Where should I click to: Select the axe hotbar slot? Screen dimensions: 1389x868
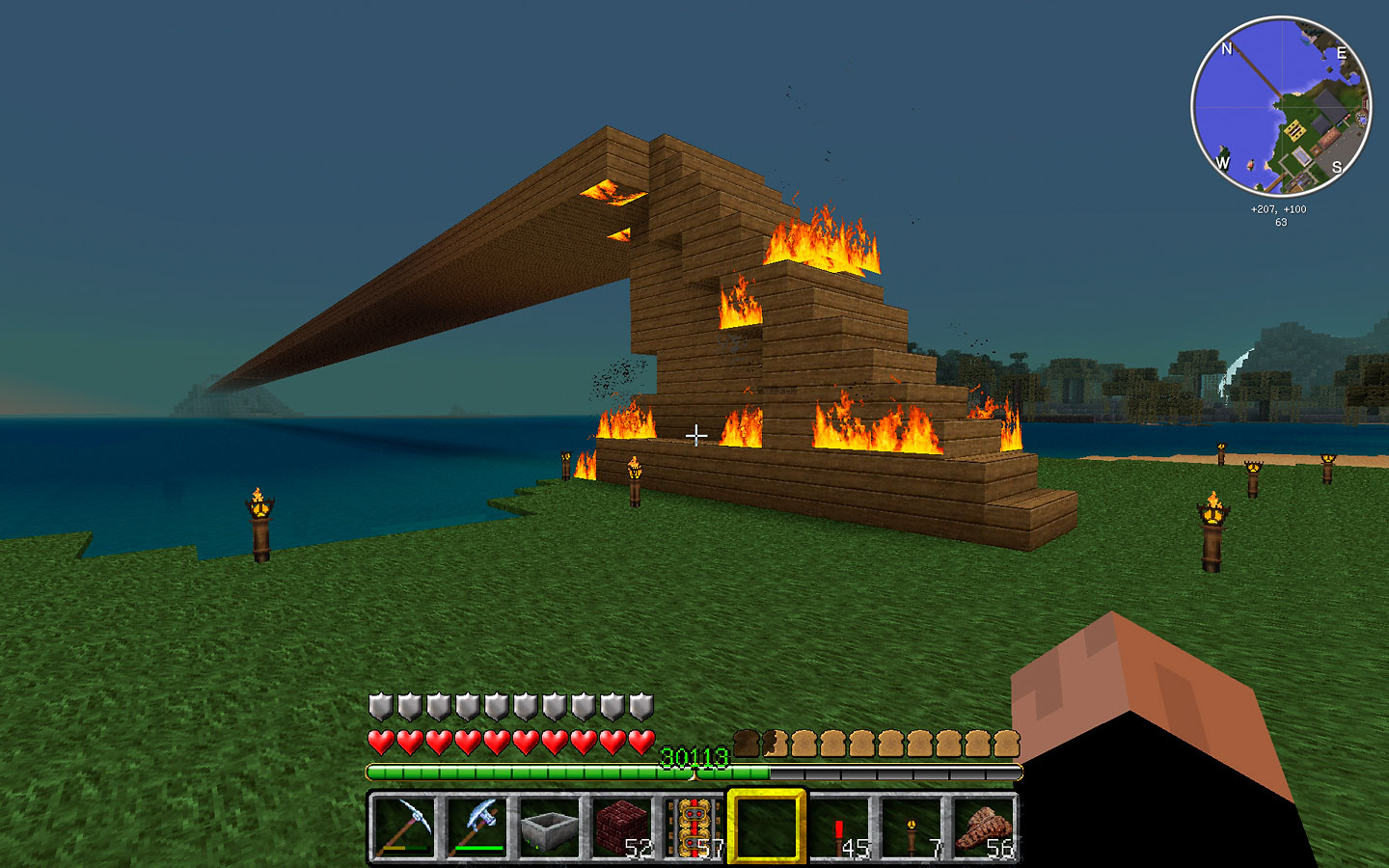(477, 827)
